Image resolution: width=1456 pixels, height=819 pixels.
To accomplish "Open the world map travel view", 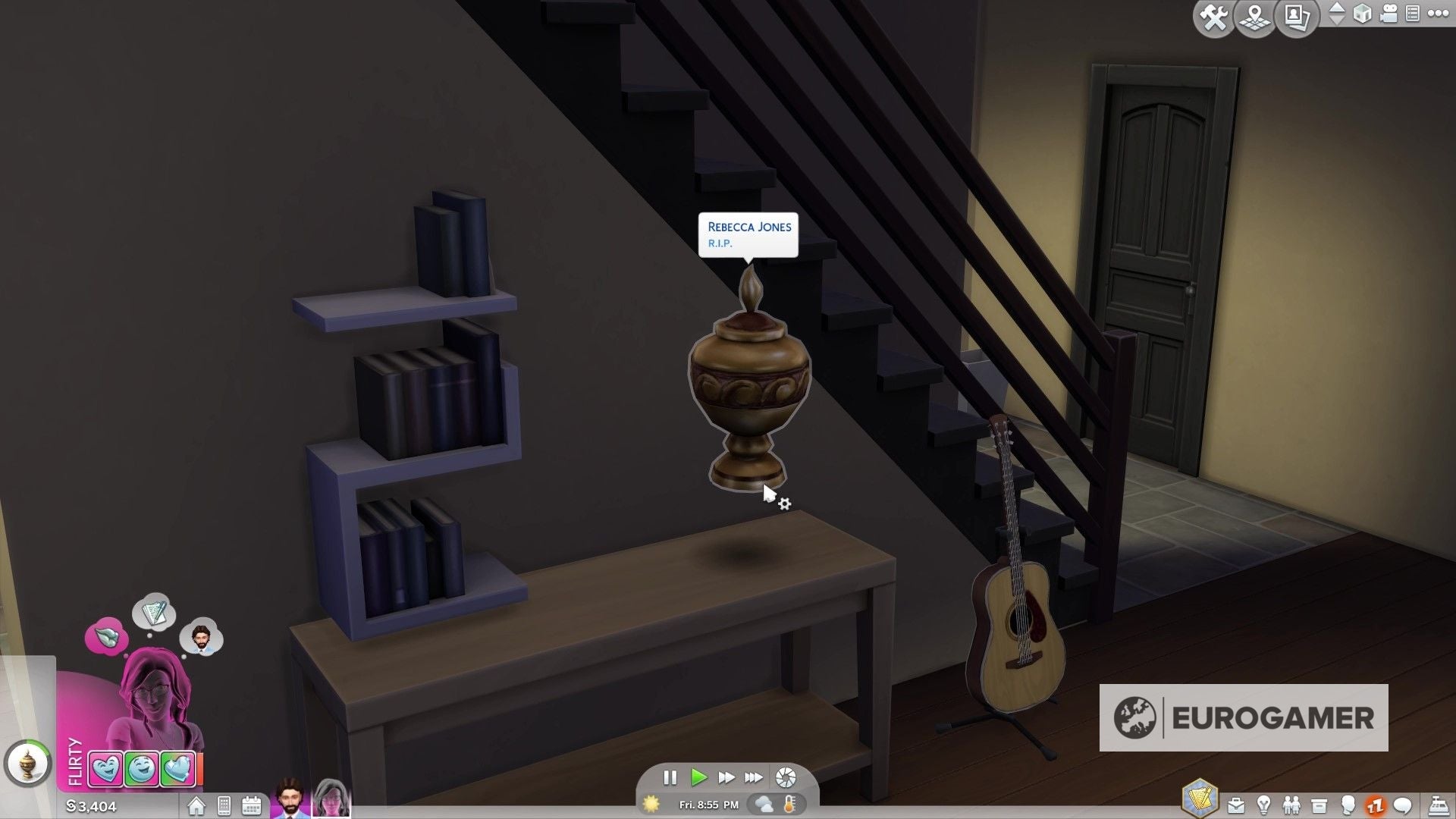I will [1255, 18].
